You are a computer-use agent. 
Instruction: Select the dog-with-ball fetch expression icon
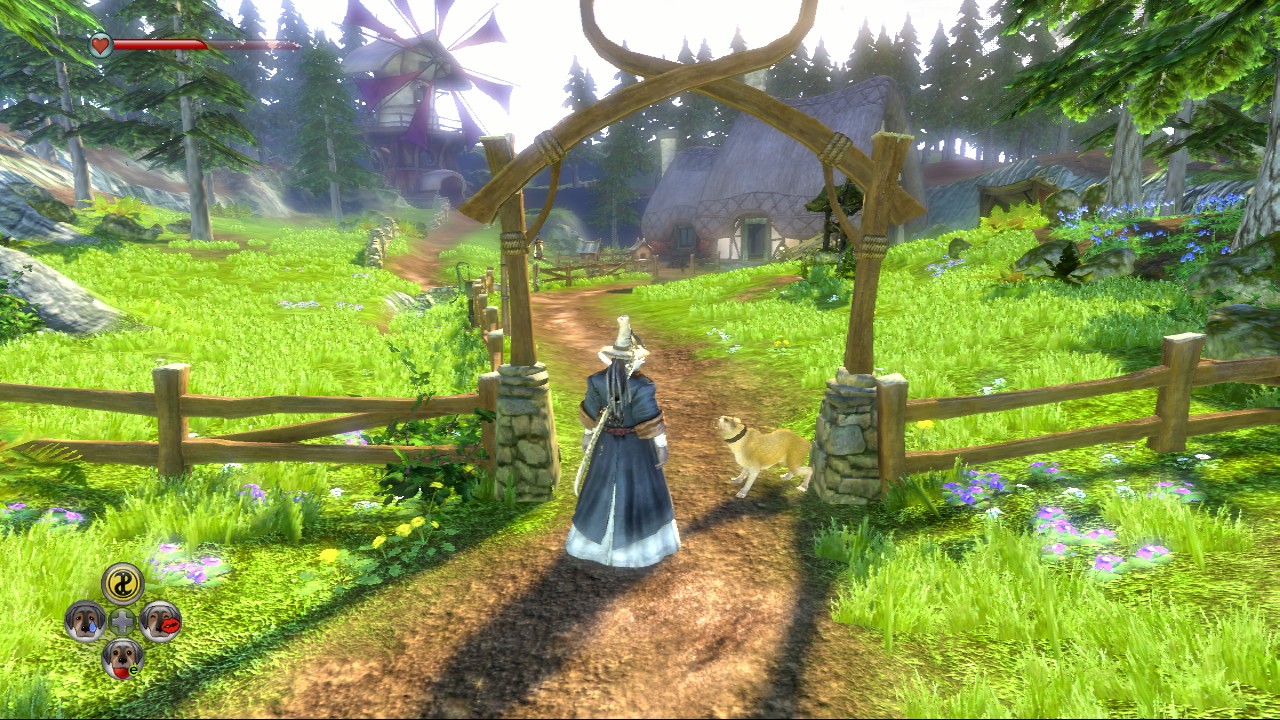(x=121, y=658)
